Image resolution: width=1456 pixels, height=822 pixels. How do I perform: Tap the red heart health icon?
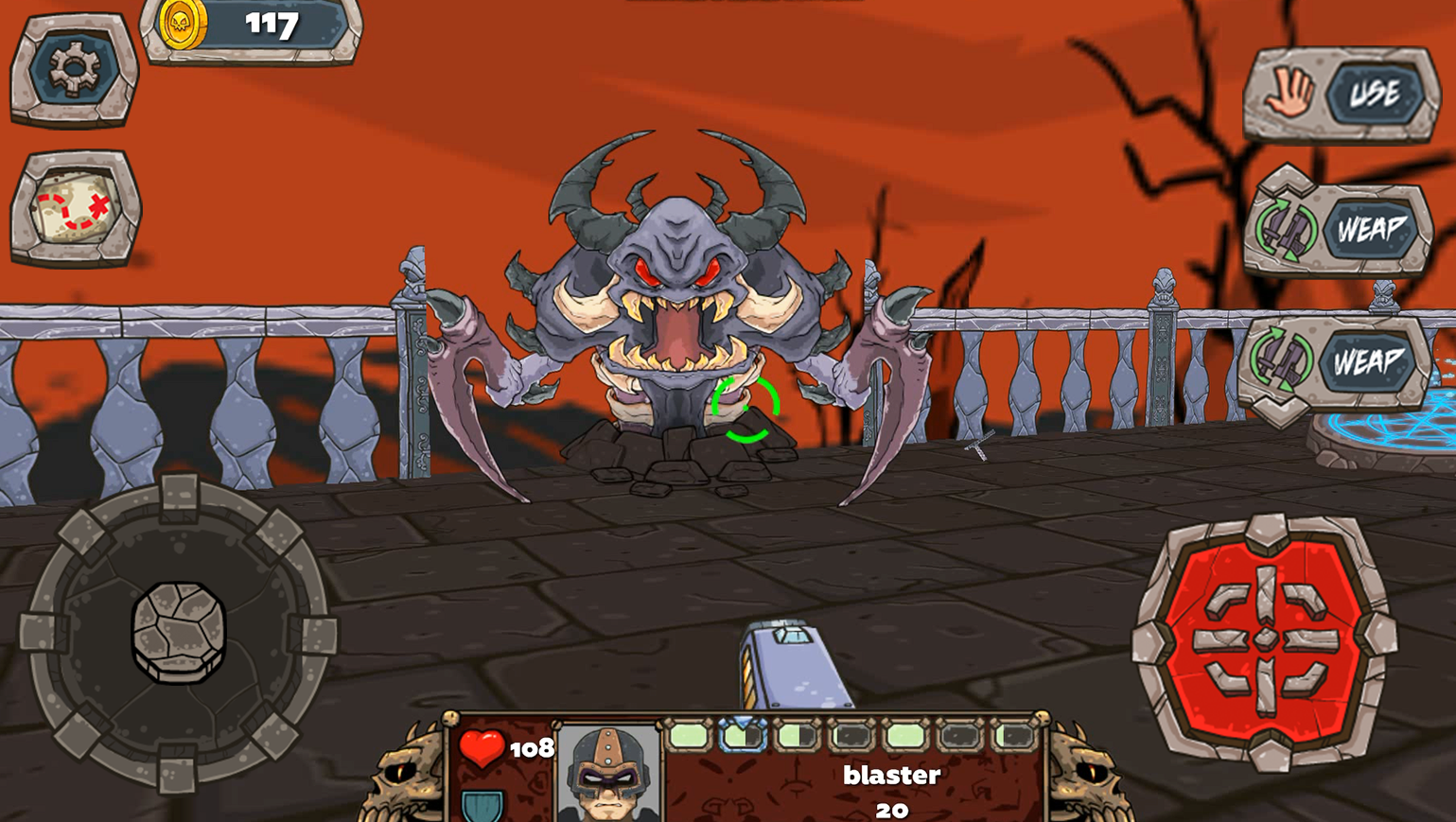tap(482, 744)
